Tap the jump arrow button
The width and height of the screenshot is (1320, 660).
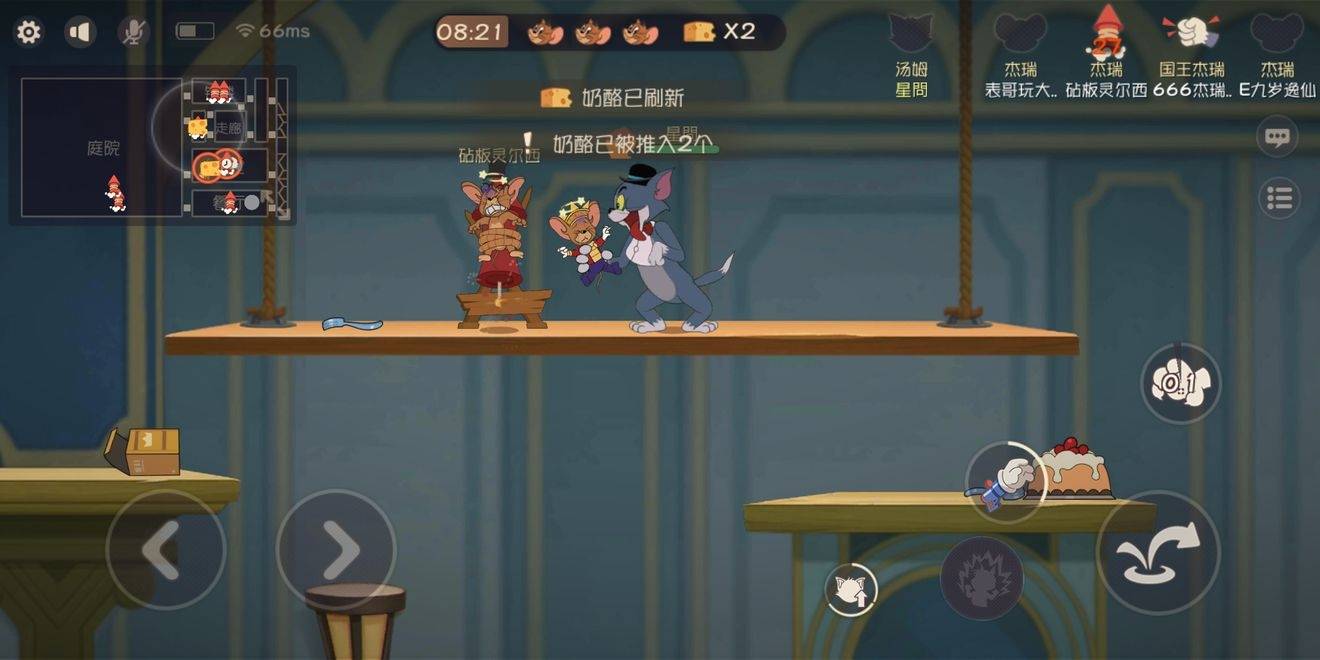pos(1158,551)
